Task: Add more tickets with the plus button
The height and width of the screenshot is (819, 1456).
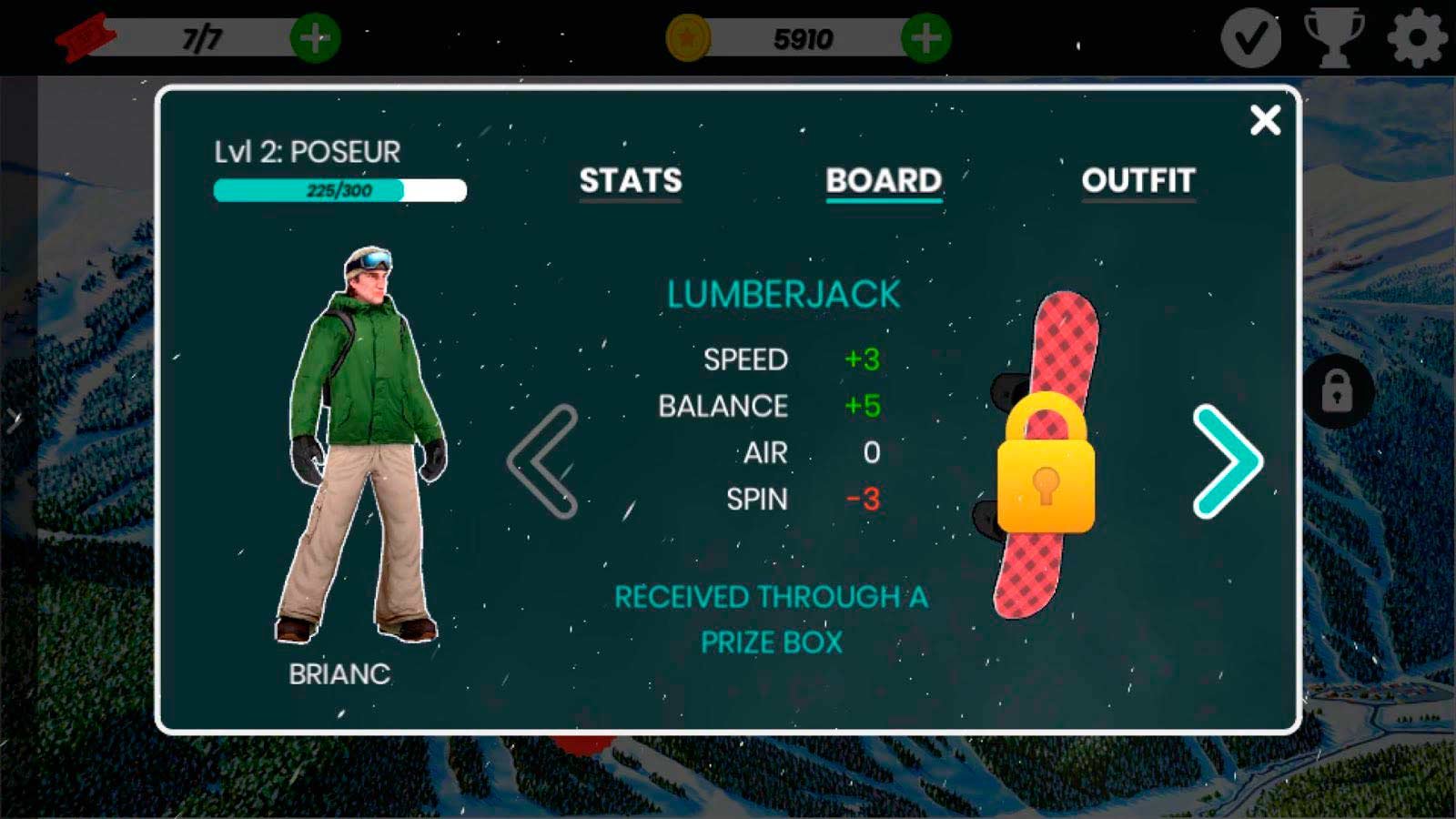Action: (315, 38)
